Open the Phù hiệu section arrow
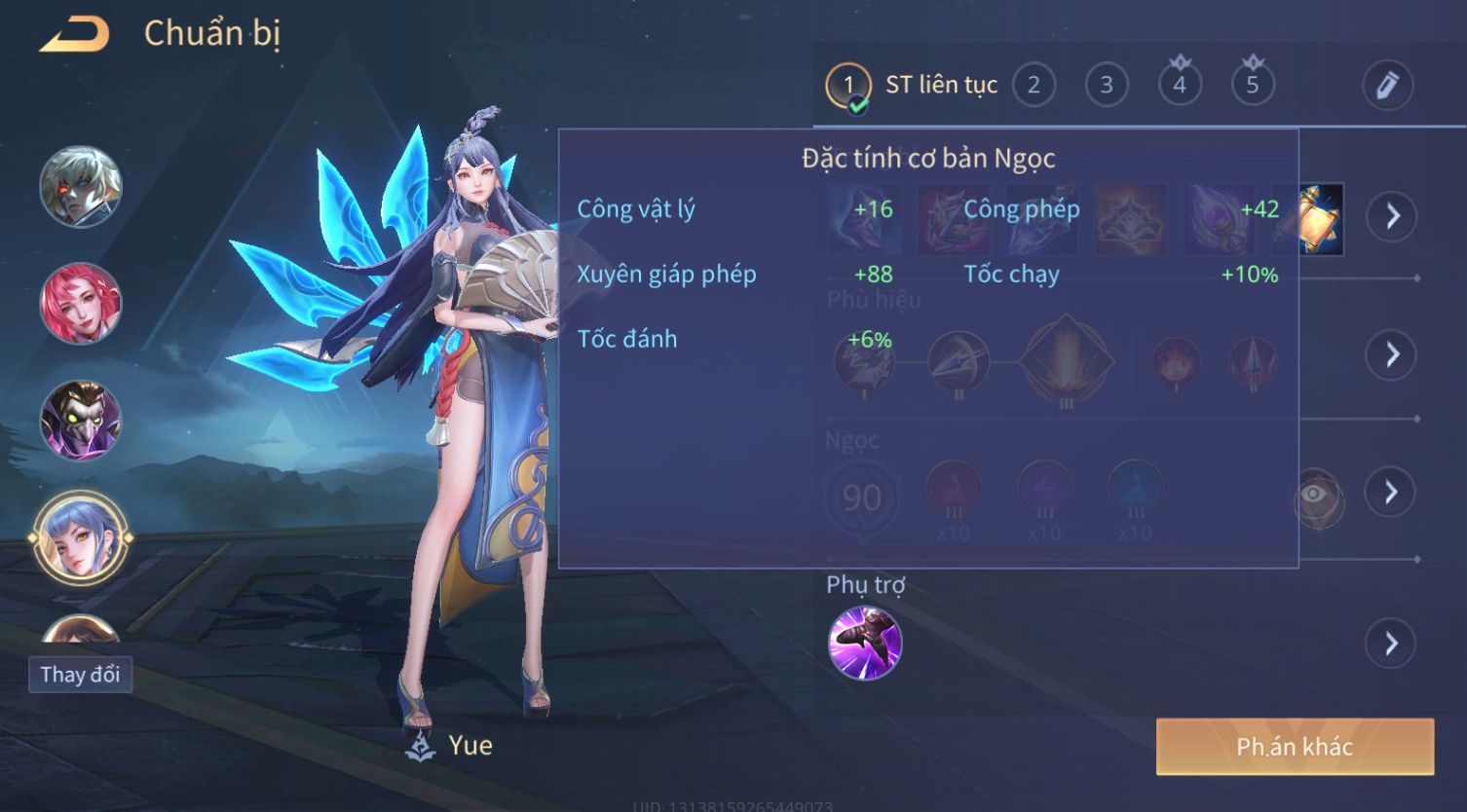The width and height of the screenshot is (1467, 812). click(1391, 354)
